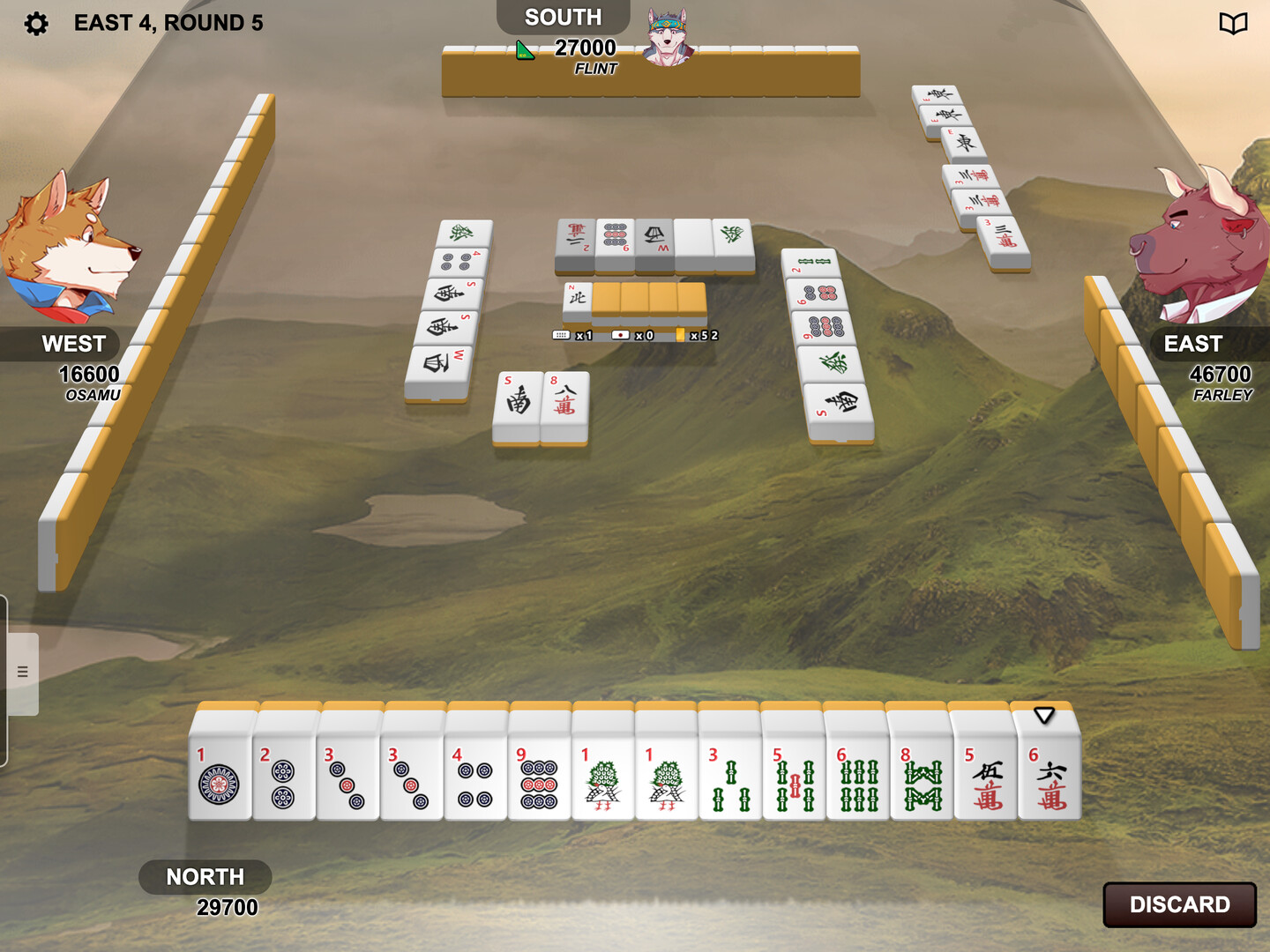
Task: Select the red 5 sou tile in hand
Action: (792, 780)
